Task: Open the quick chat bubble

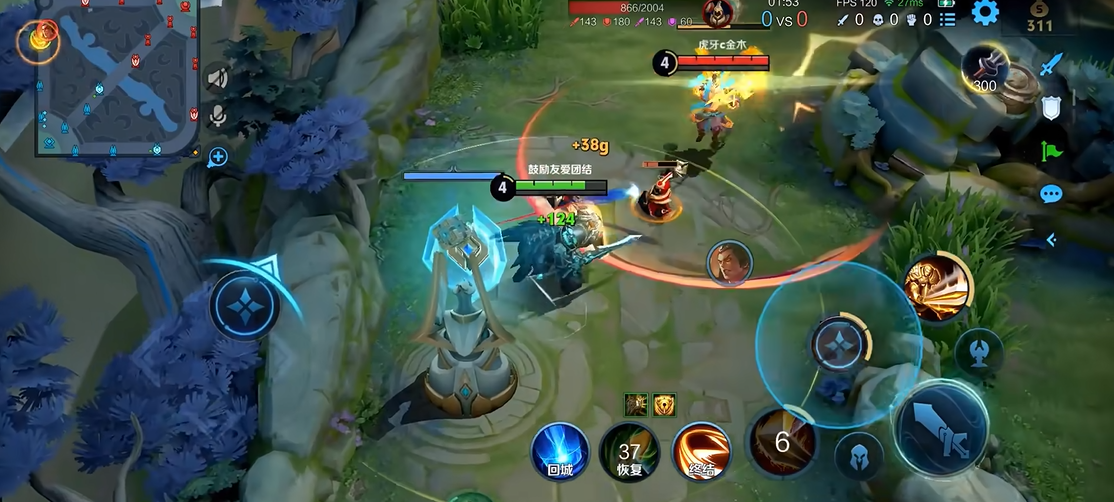Action: point(1050,194)
